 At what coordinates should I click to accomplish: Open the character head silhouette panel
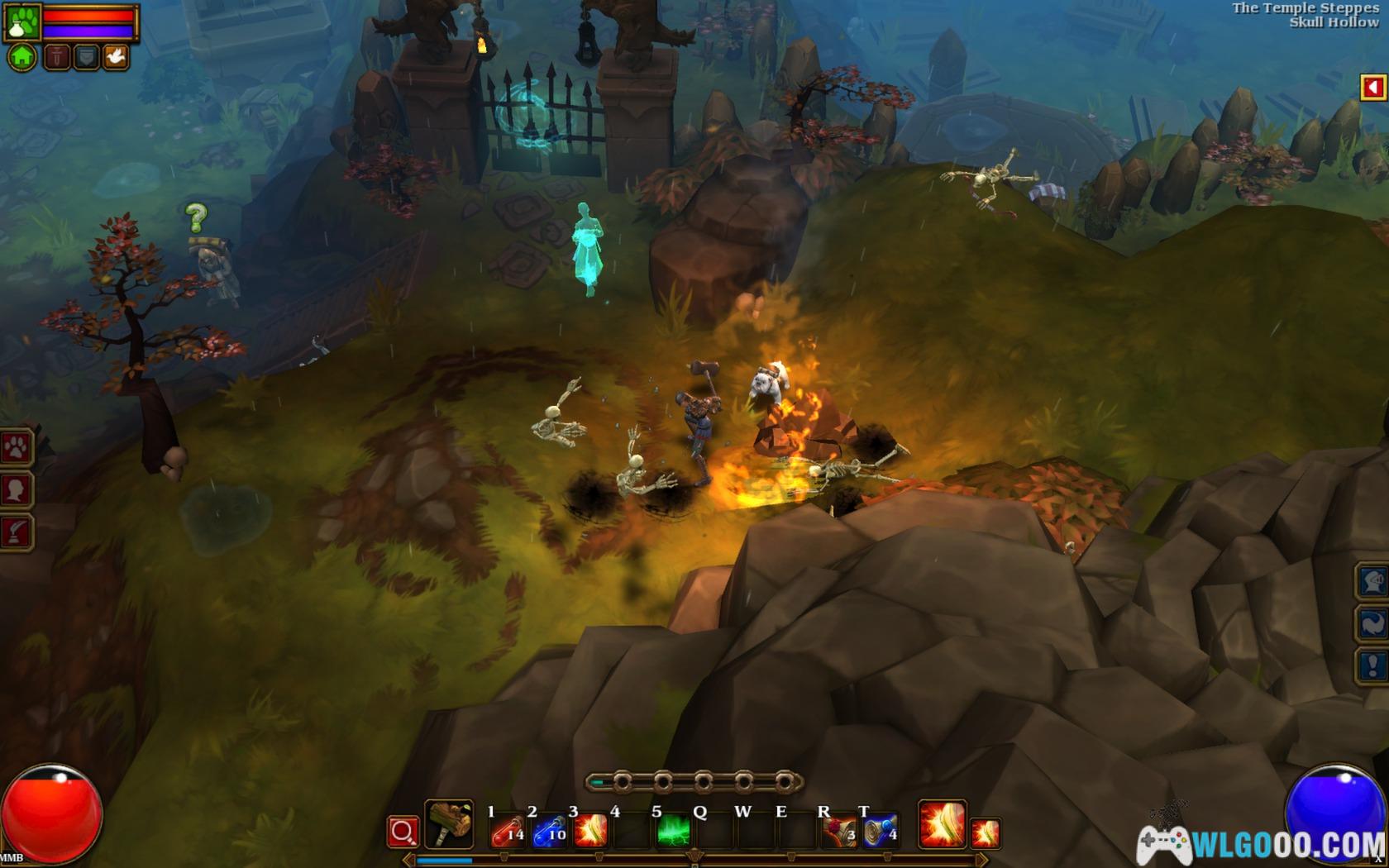[17, 490]
